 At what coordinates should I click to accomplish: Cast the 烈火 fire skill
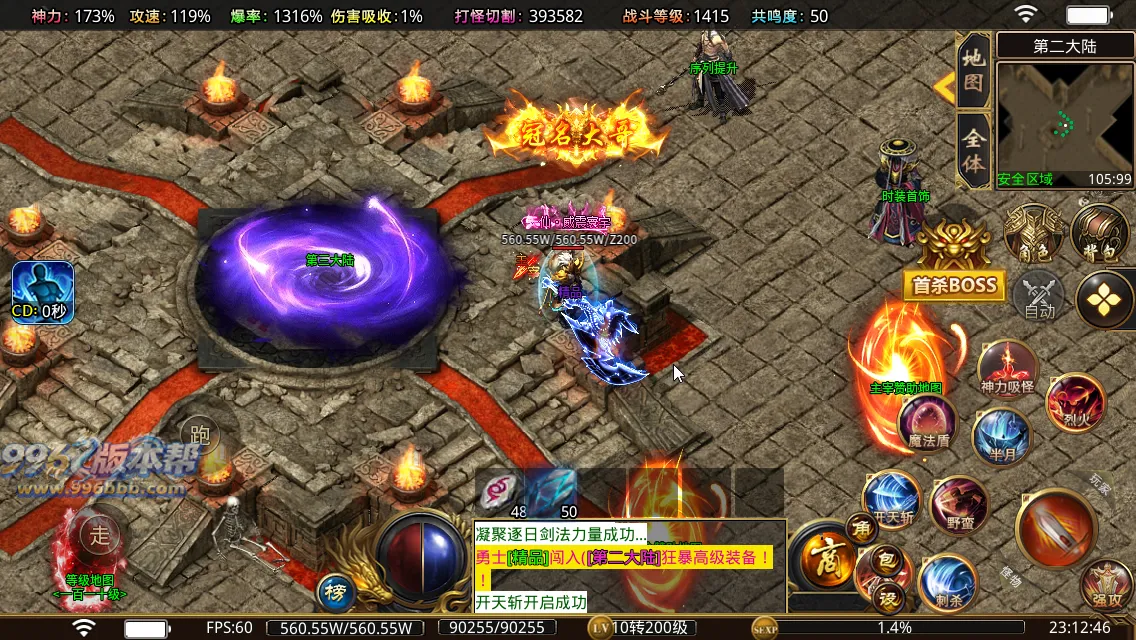coord(1075,402)
